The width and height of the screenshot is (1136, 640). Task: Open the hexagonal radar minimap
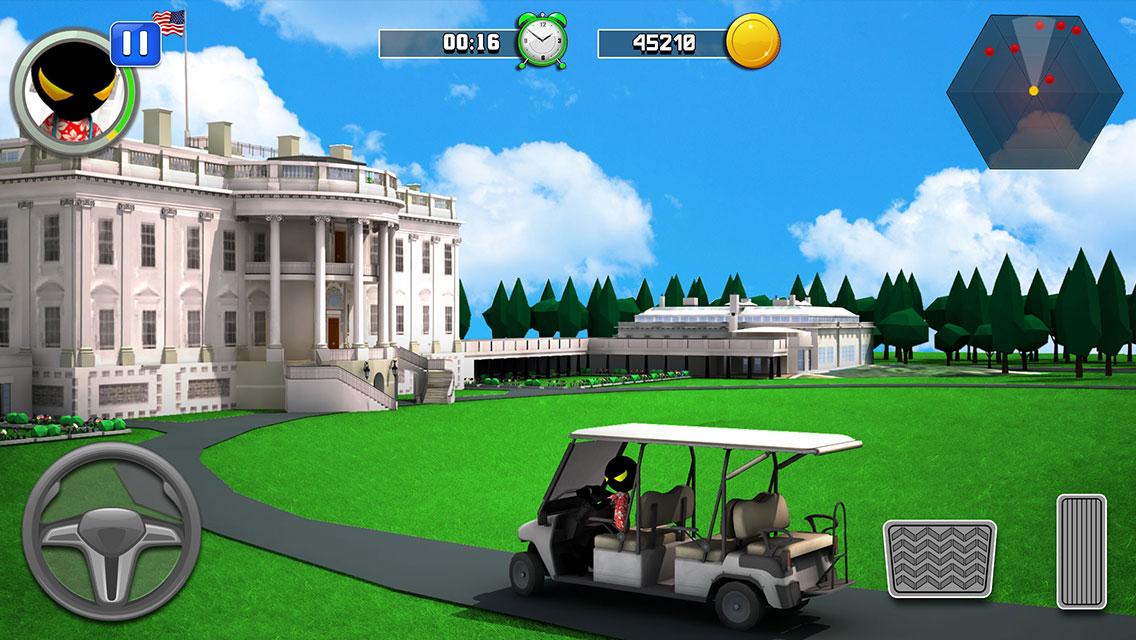(1034, 91)
